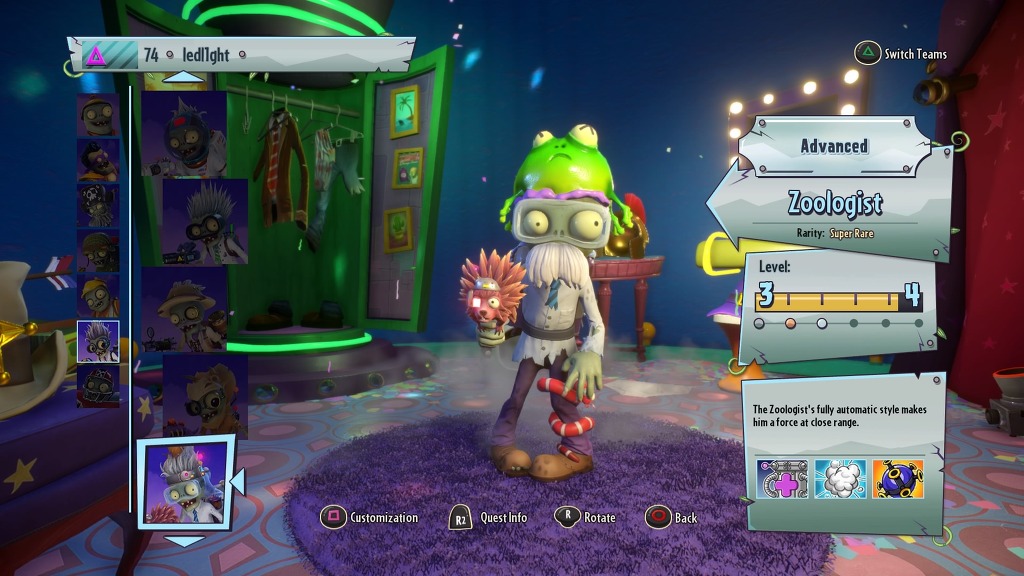This screenshot has width=1024, height=576.
Task: Click the down arrow below the variant list
Action: pyautogui.click(x=183, y=541)
